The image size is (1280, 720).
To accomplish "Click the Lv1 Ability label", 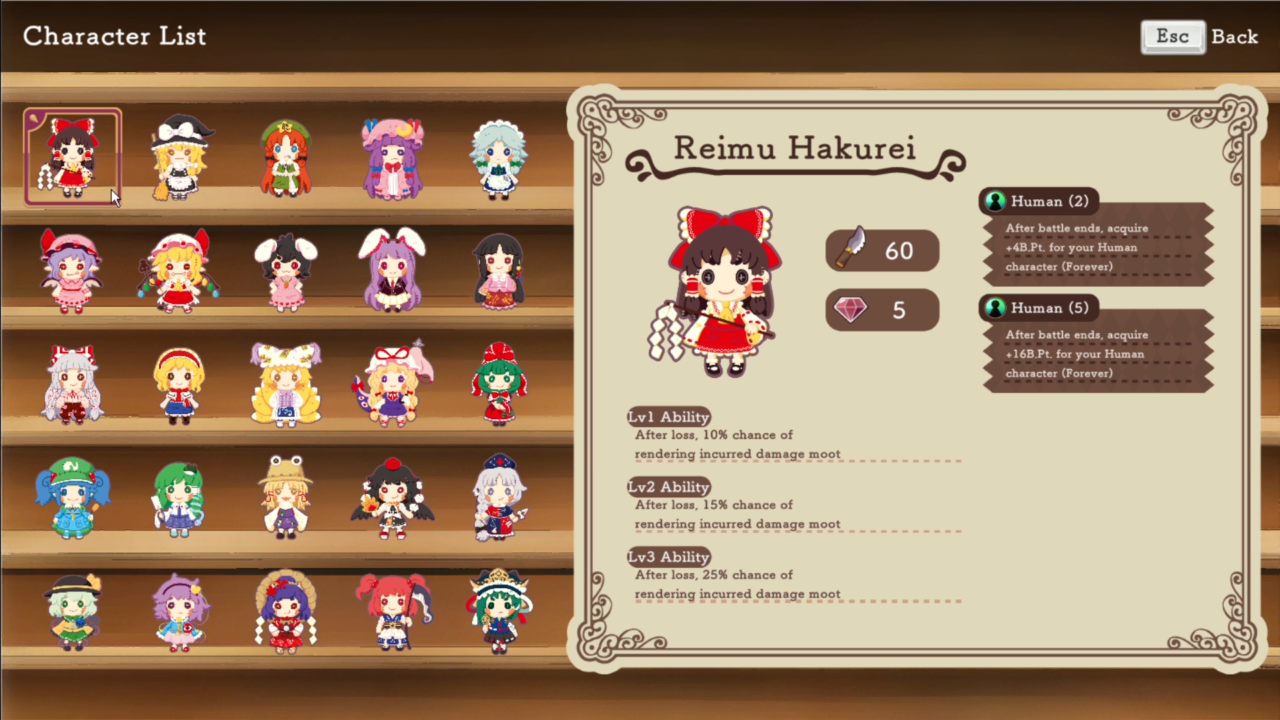I will point(668,417).
